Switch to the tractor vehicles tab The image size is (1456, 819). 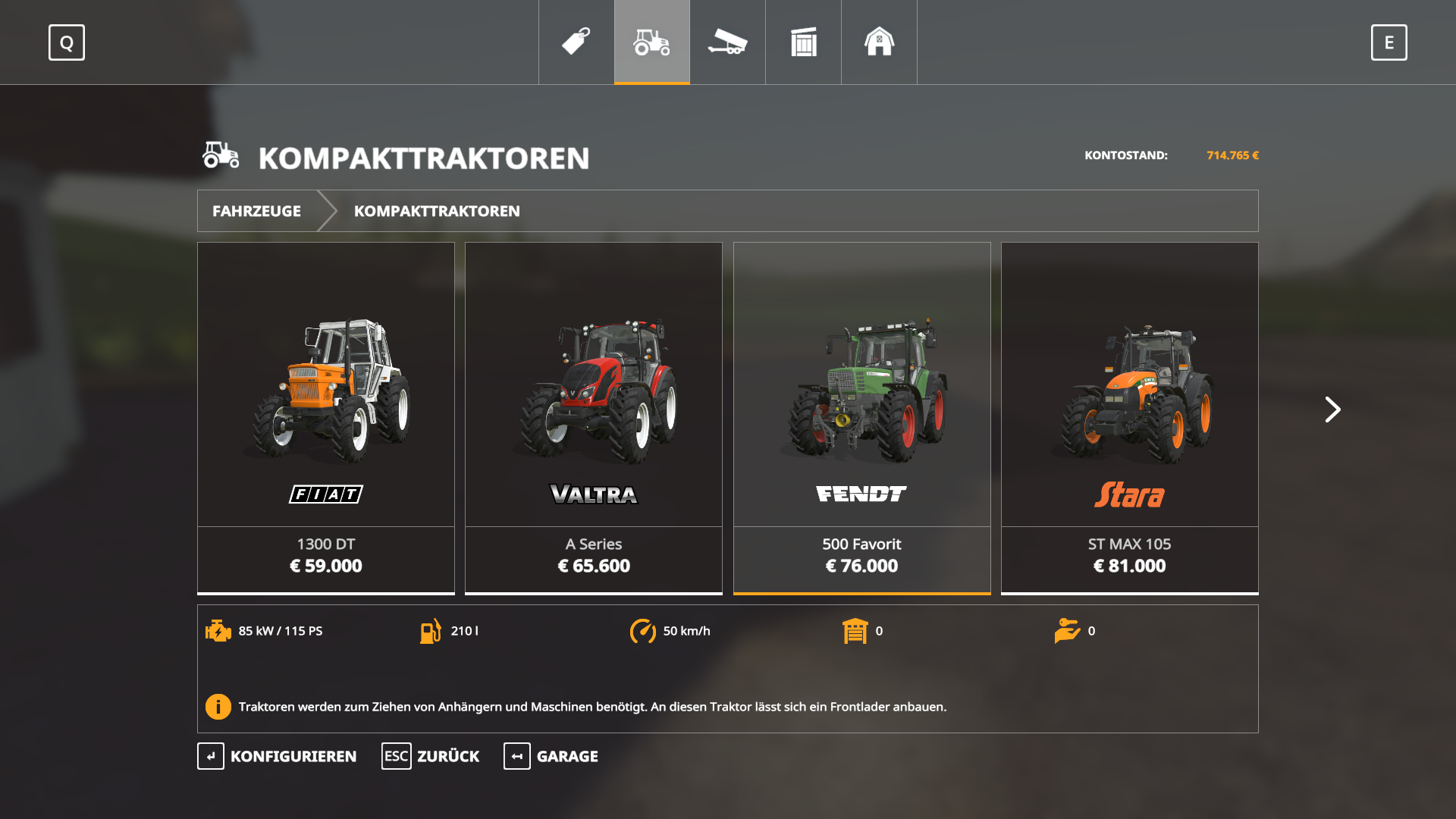(x=652, y=42)
